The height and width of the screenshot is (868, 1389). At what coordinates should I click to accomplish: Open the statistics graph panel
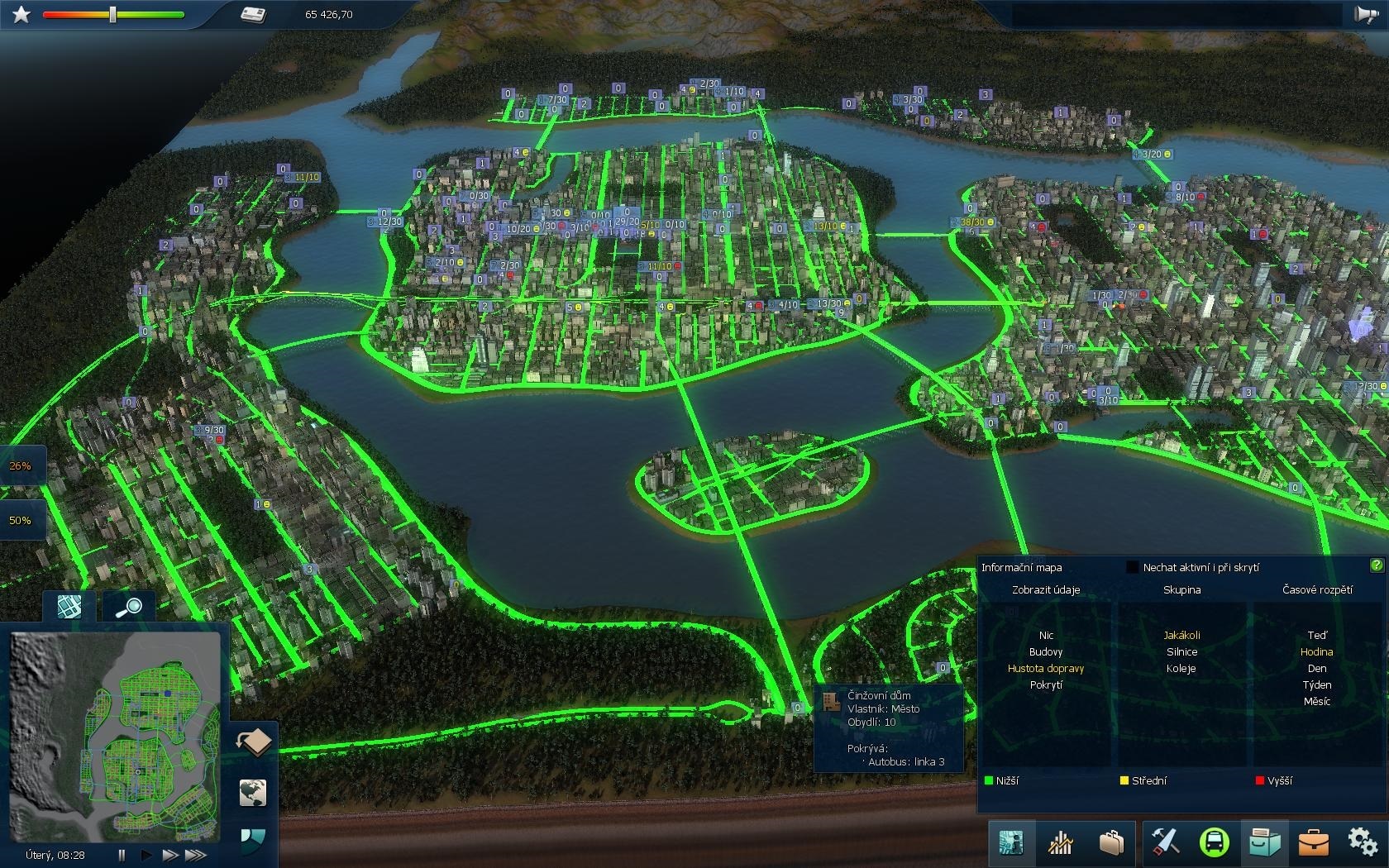[1060, 842]
